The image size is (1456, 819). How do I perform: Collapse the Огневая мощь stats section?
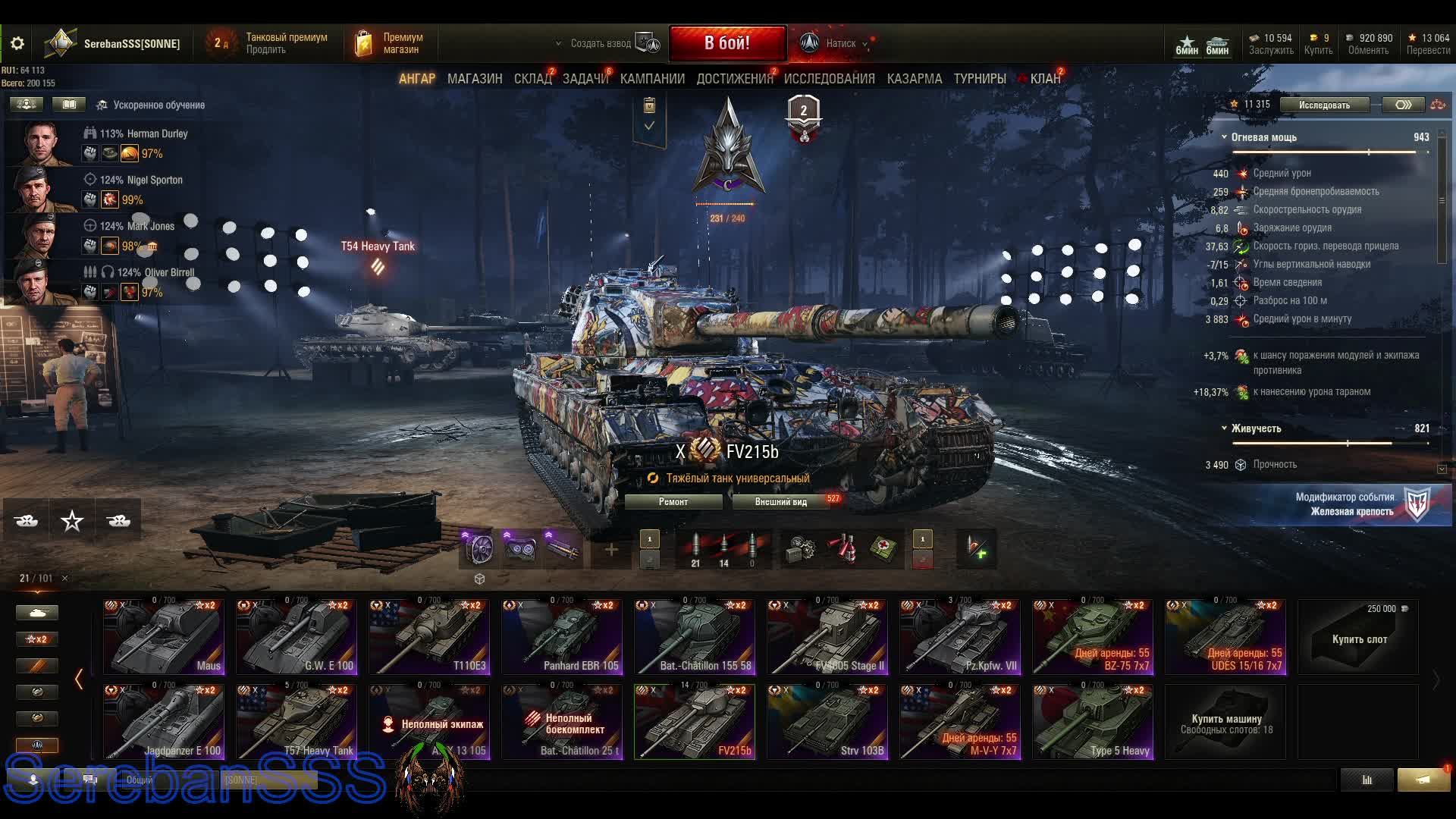(x=1224, y=137)
